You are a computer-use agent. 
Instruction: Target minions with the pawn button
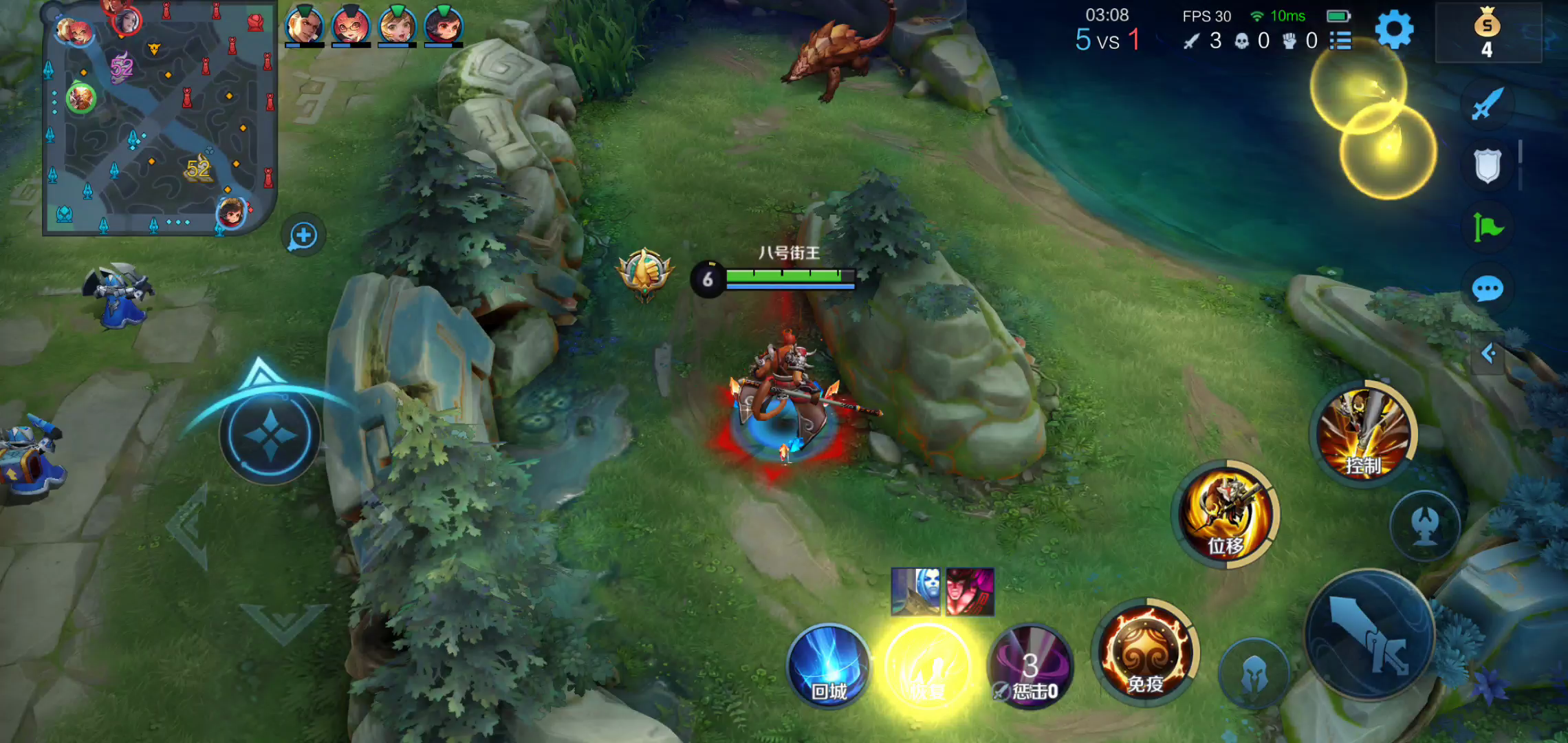[x=1425, y=526]
